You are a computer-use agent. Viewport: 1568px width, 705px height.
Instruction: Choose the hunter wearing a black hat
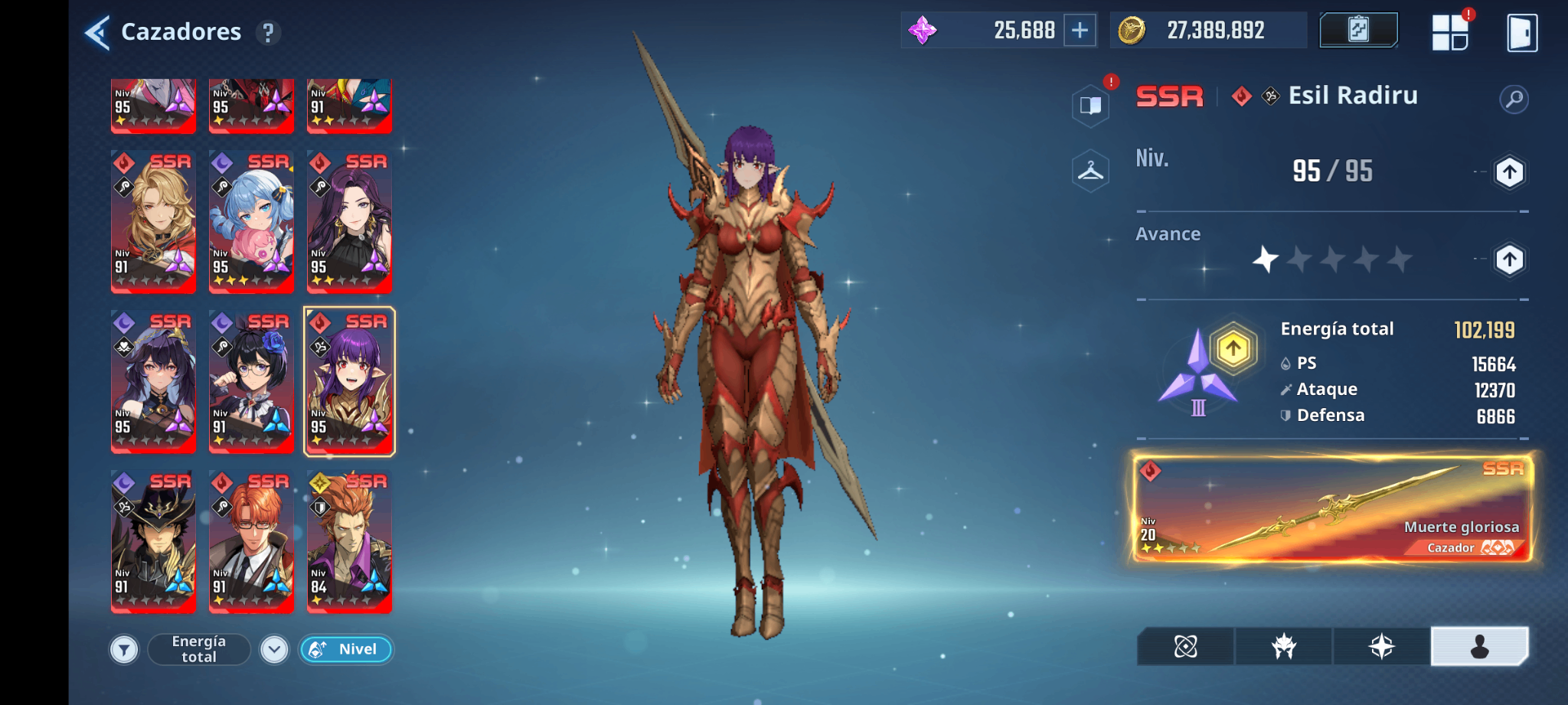tap(153, 541)
